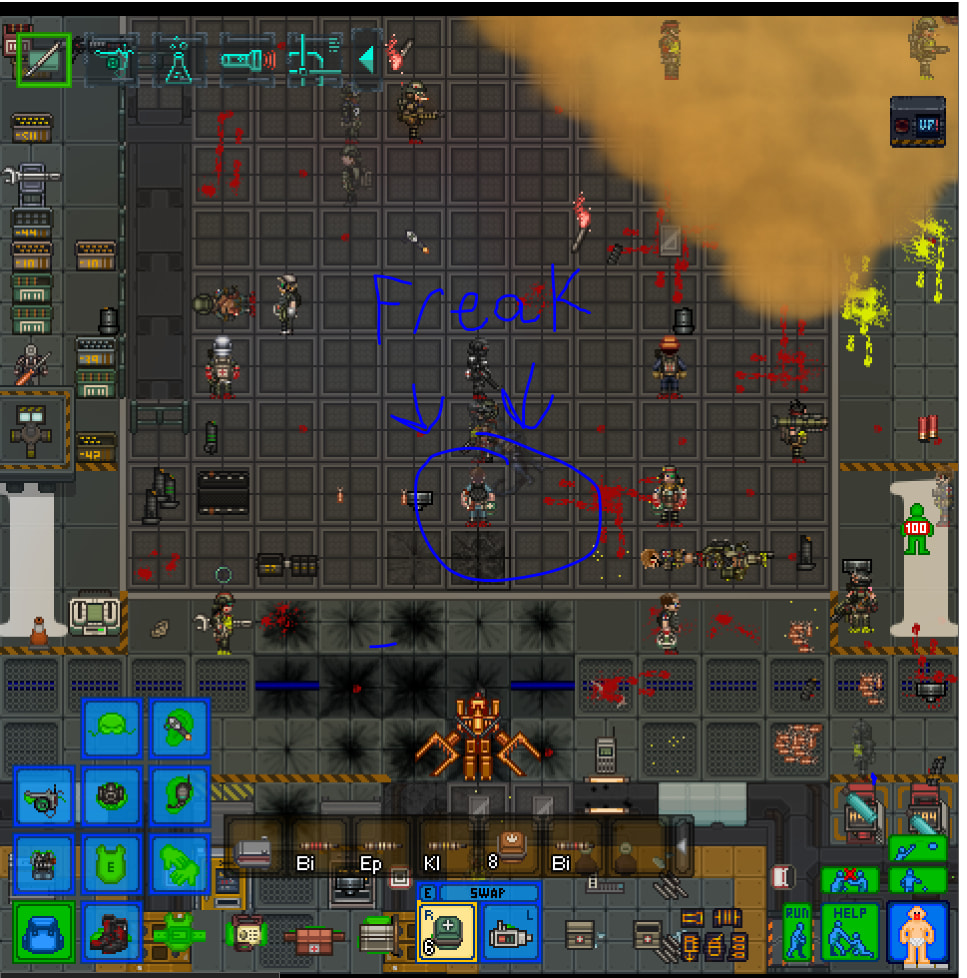Image resolution: width=967 pixels, height=978 pixels.
Task: Collapse the top action bar with the arrow
Action: click(367, 60)
